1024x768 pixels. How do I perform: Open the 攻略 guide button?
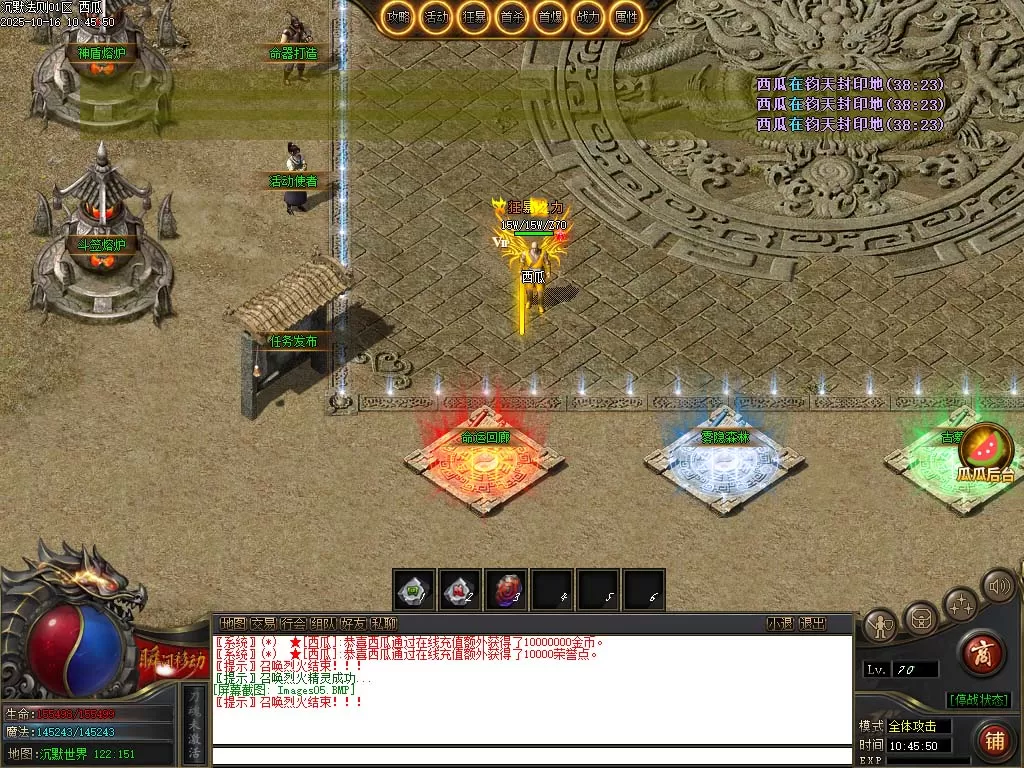[396, 16]
